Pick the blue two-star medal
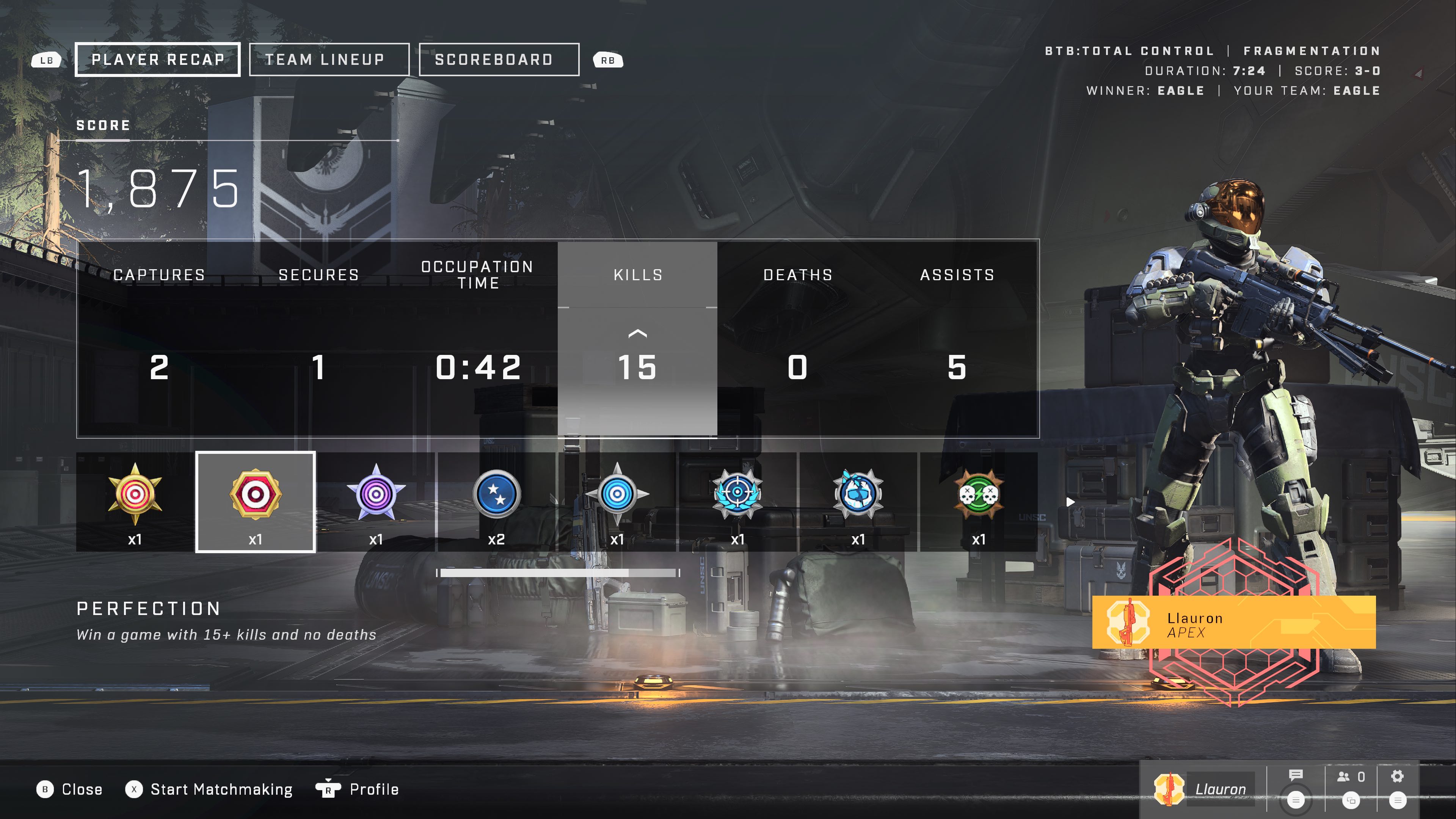Screen dimensions: 1456x819 click(496, 501)
